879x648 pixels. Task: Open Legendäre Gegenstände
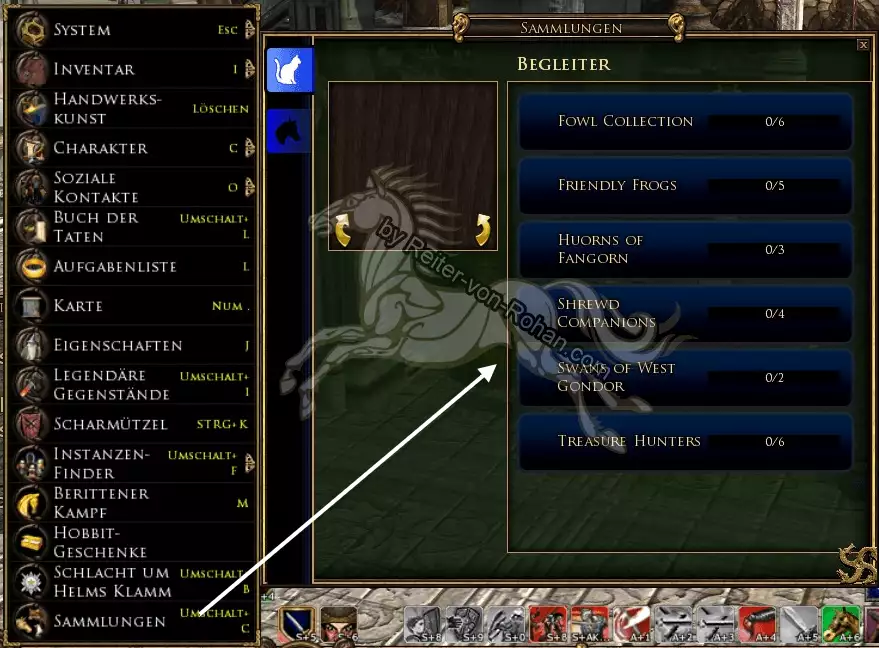111,384
